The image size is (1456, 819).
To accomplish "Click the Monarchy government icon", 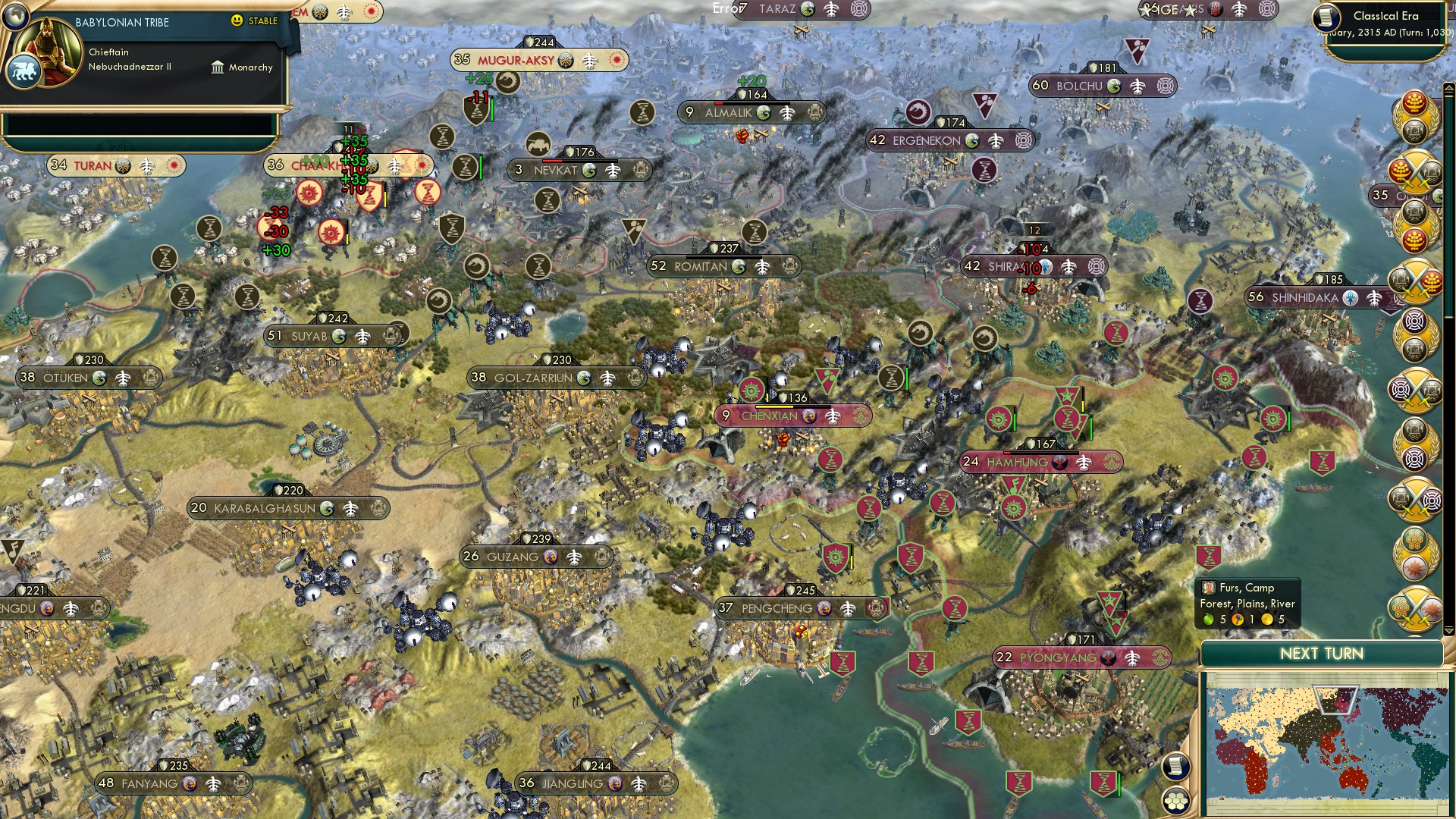I will [x=218, y=67].
